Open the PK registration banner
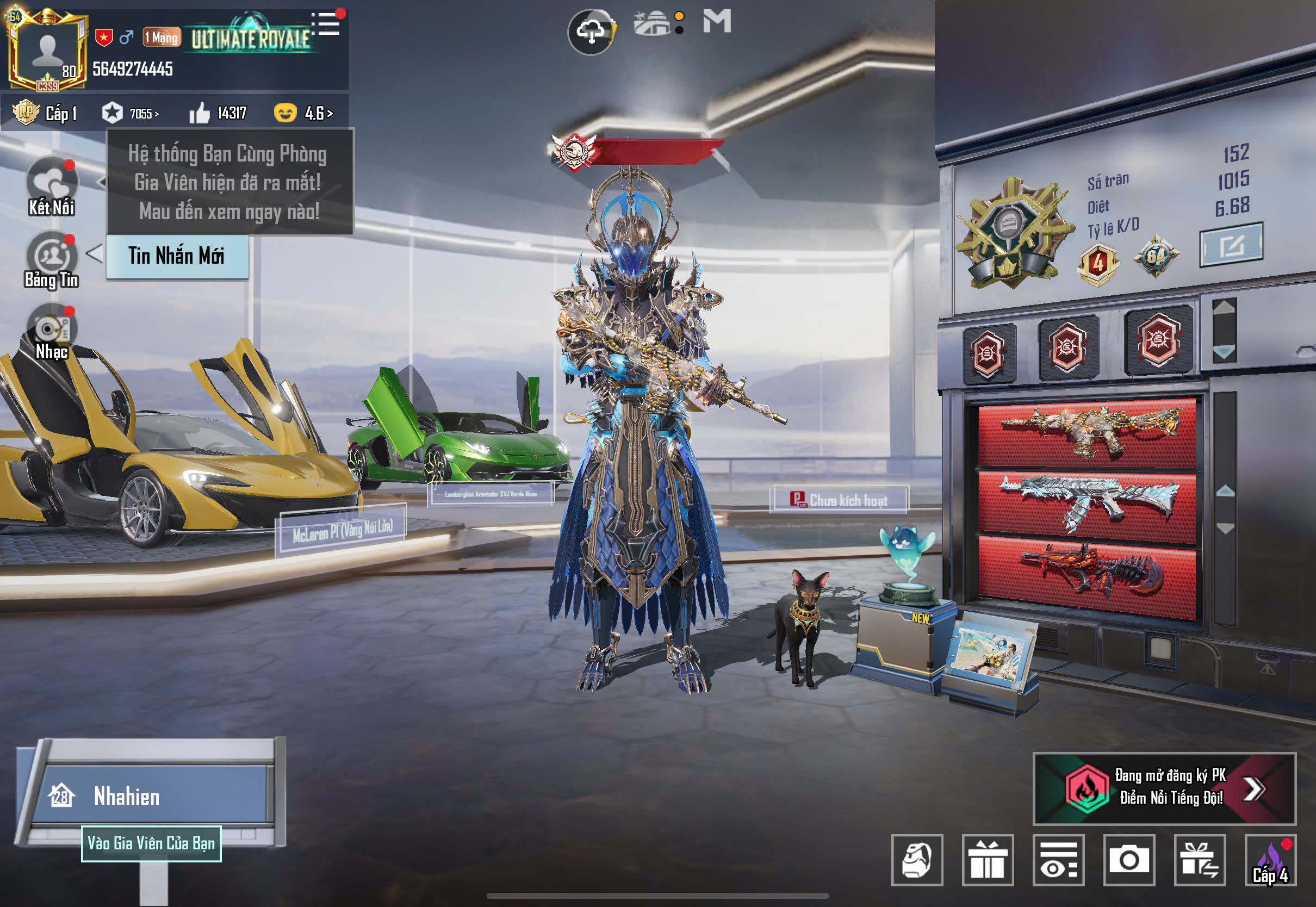The height and width of the screenshot is (907, 1316). click(1164, 788)
